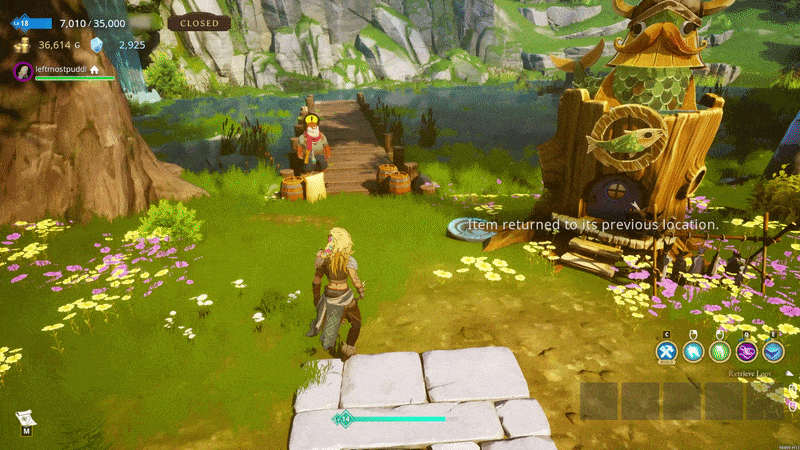
Task: Activate the crossed hammers build ability
Action: click(x=667, y=351)
